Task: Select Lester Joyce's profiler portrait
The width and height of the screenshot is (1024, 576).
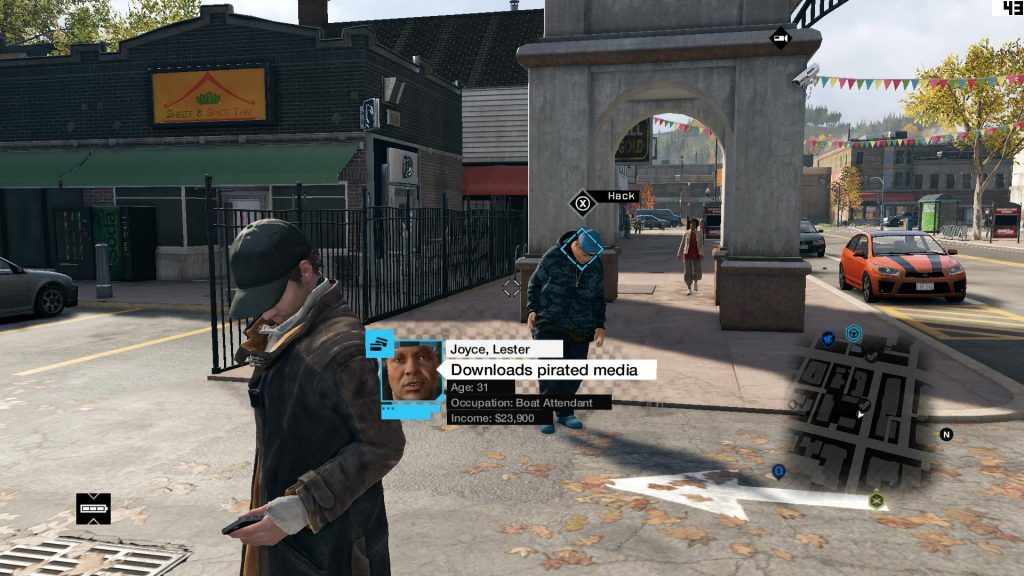Action: pyautogui.click(x=412, y=372)
